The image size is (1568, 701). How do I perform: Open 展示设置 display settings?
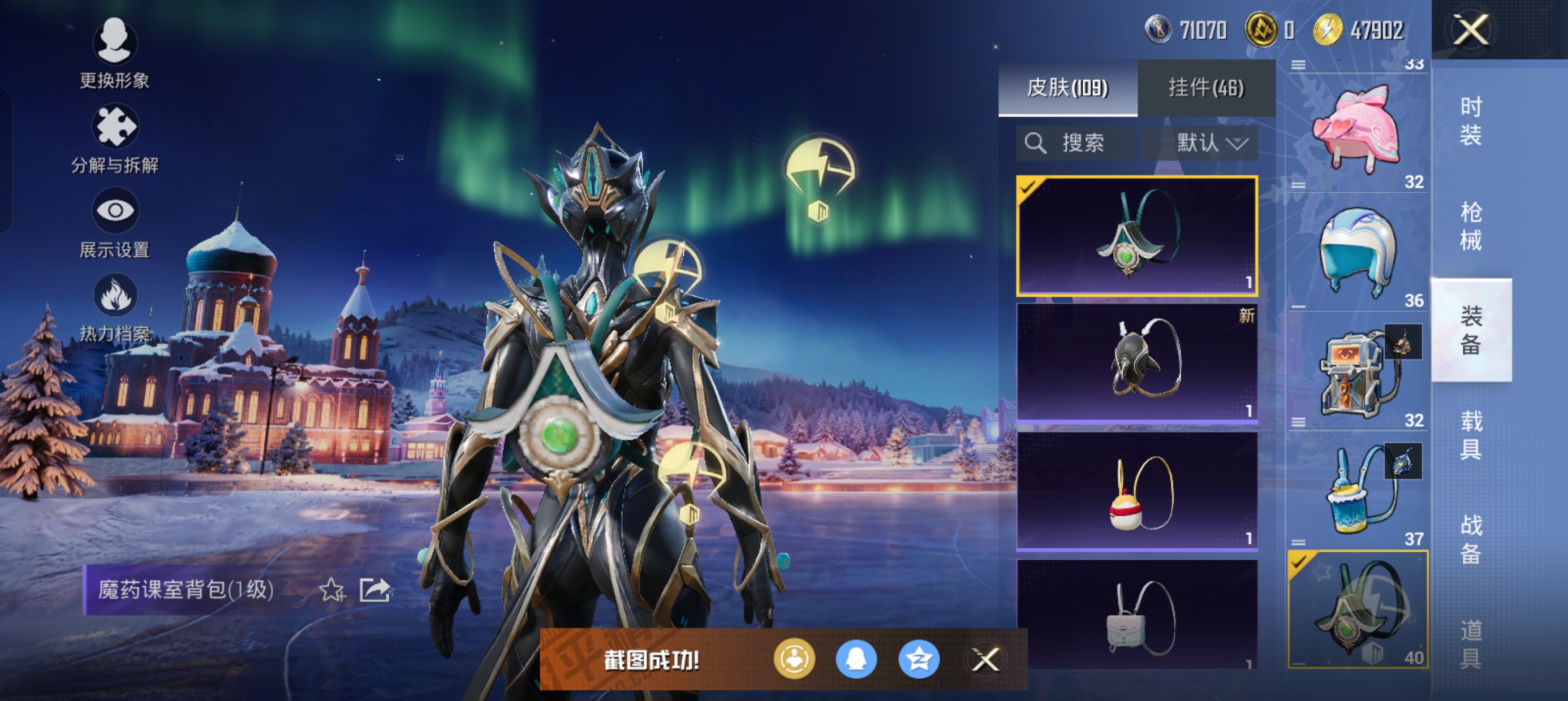(x=114, y=222)
